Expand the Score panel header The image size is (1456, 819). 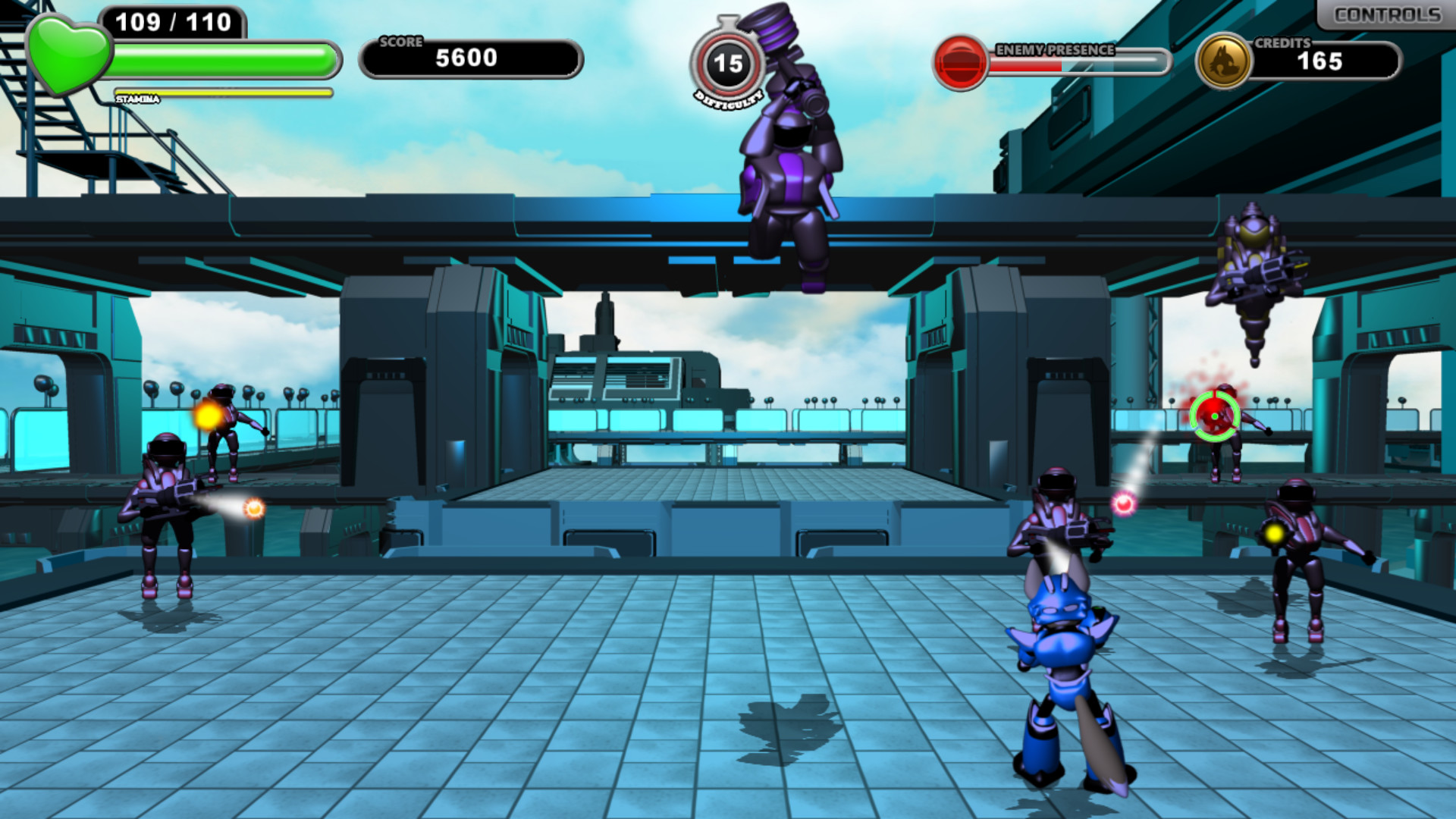click(402, 42)
